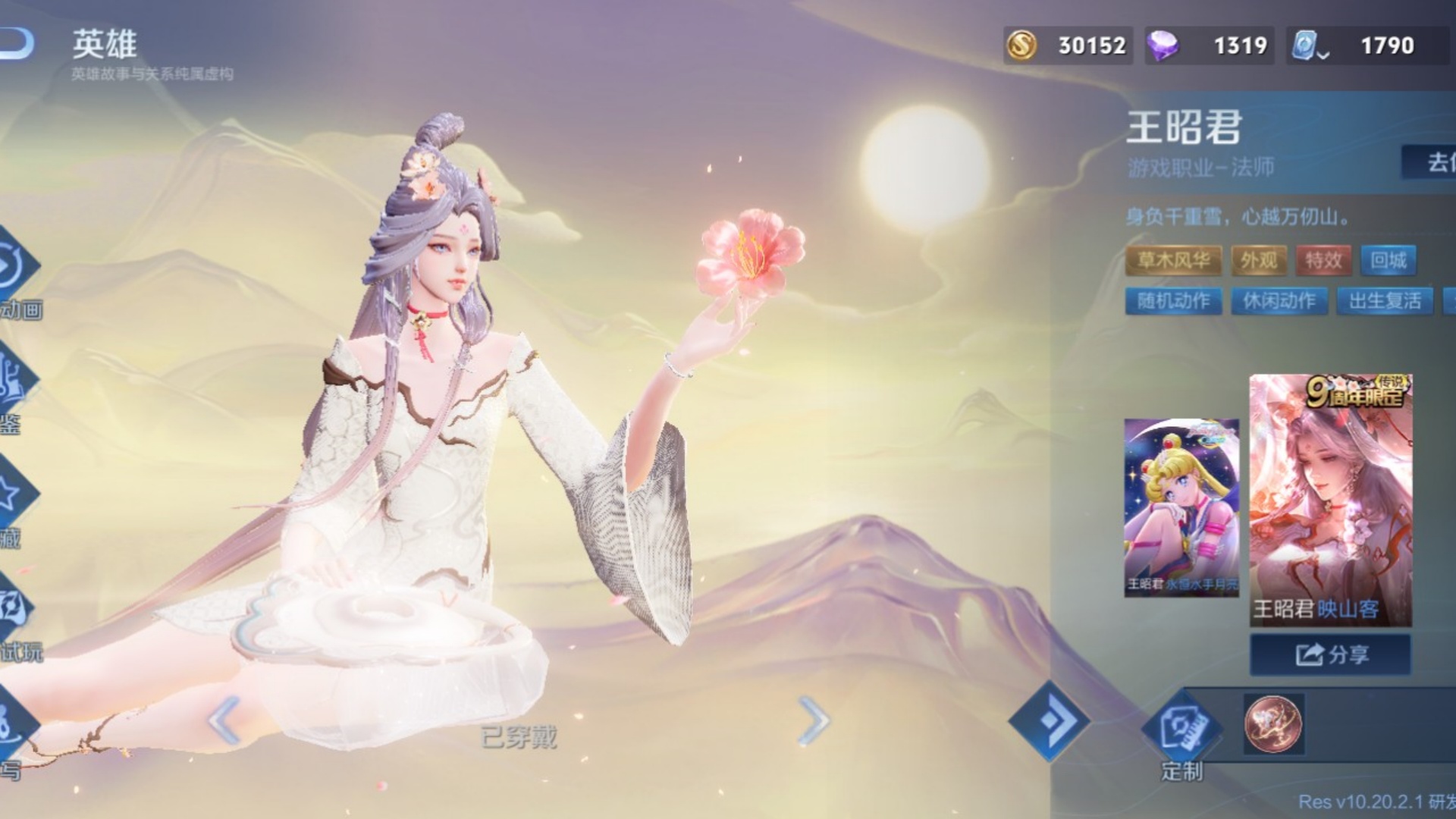Open the 定制 customization option
This screenshot has height=819, width=1456.
(x=1181, y=734)
